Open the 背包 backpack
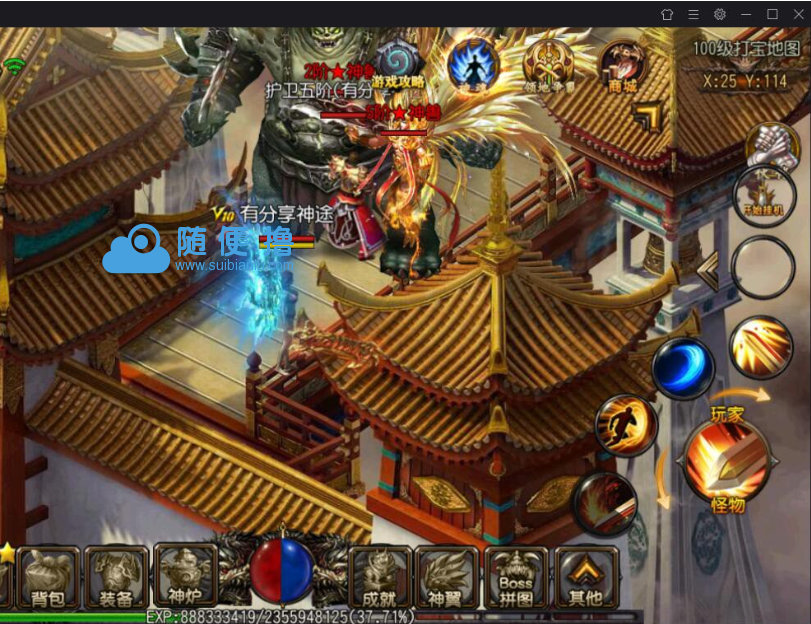This screenshot has height=624, width=811. click(47, 577)
